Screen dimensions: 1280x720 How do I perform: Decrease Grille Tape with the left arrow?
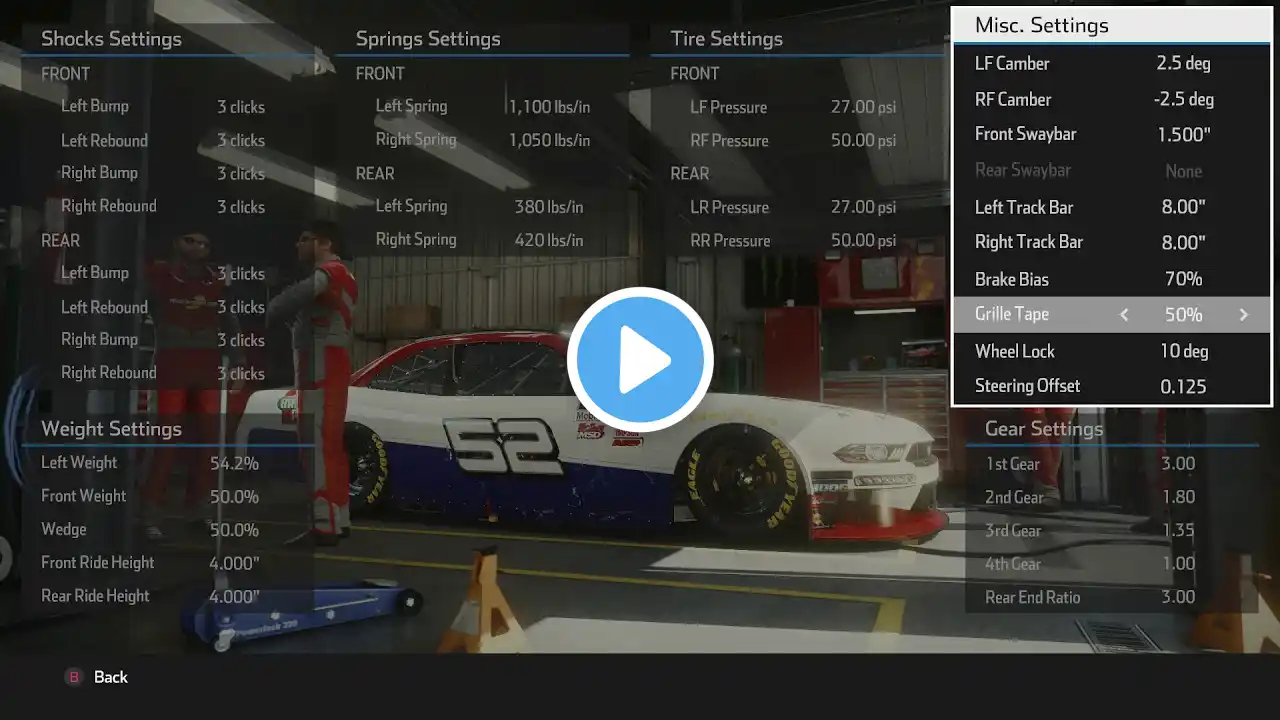tap(1124, 315)
